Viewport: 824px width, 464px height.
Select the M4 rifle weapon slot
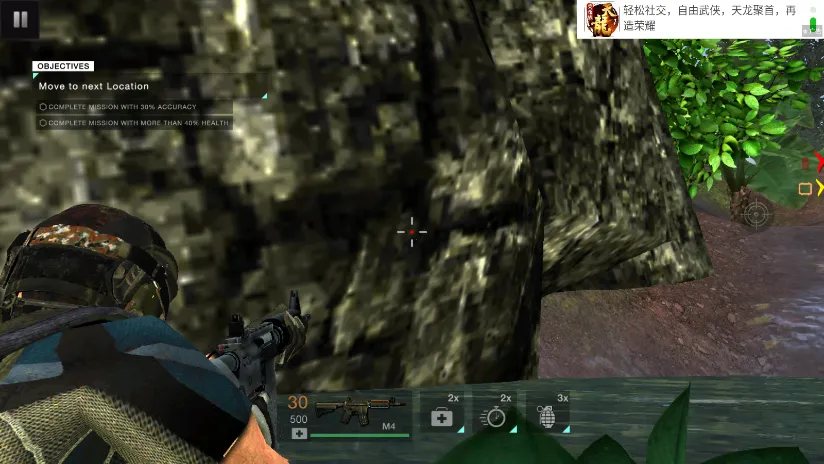(360, 412)
